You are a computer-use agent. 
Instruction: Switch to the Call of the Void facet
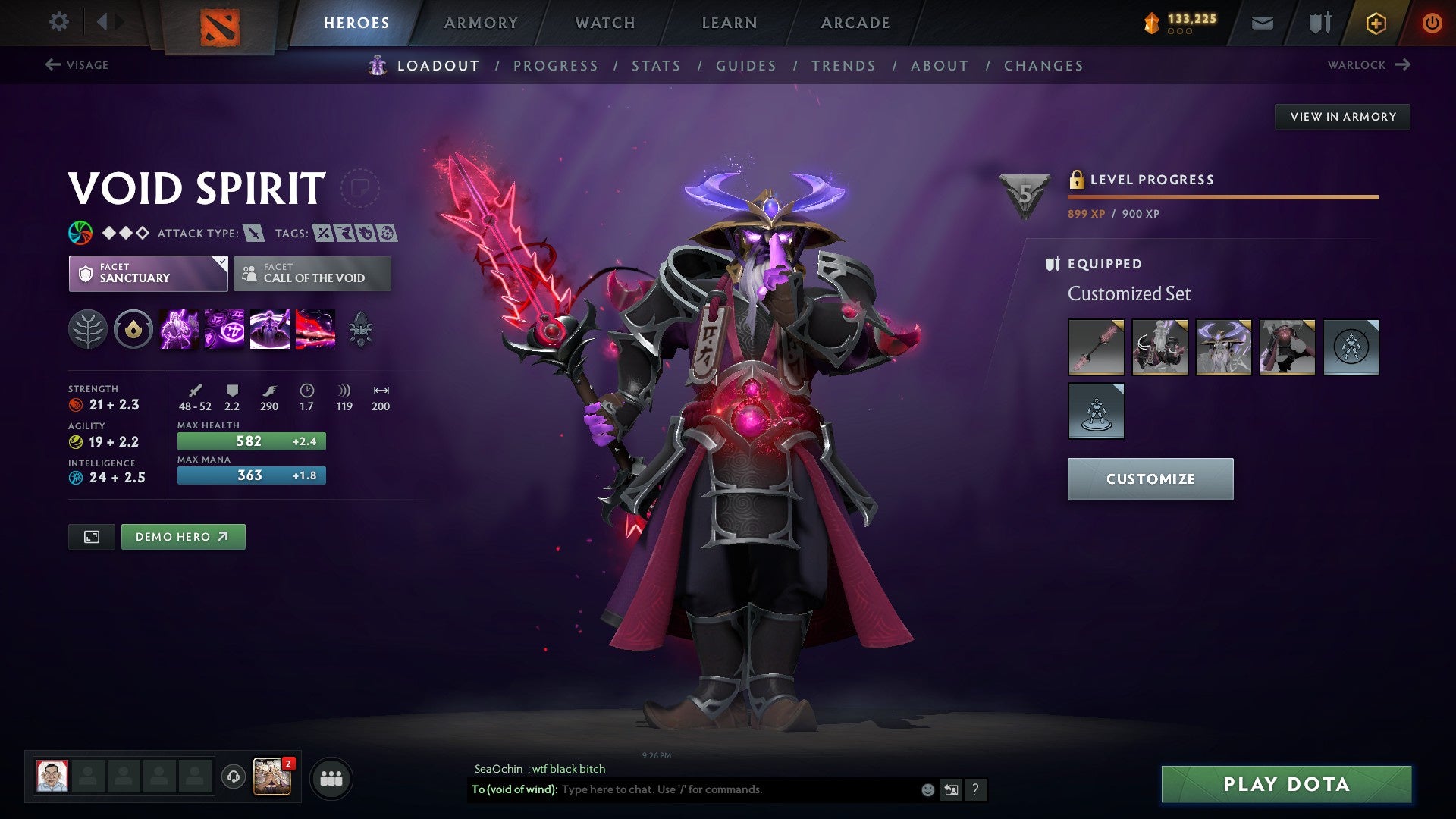pyautogui.click(x=312, y=273)
